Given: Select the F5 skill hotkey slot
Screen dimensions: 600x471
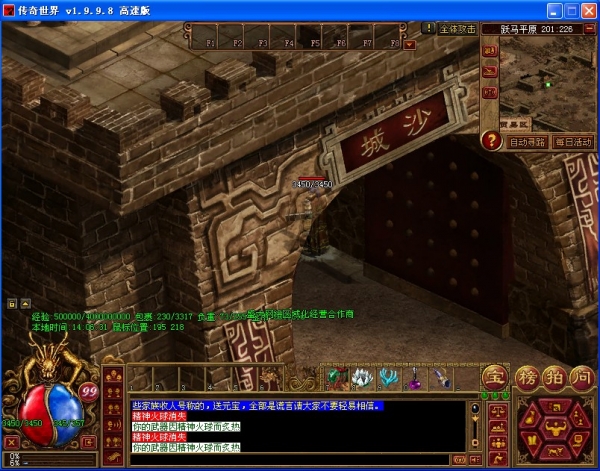Looking at the screenshot, I should (x=314, y=40).
